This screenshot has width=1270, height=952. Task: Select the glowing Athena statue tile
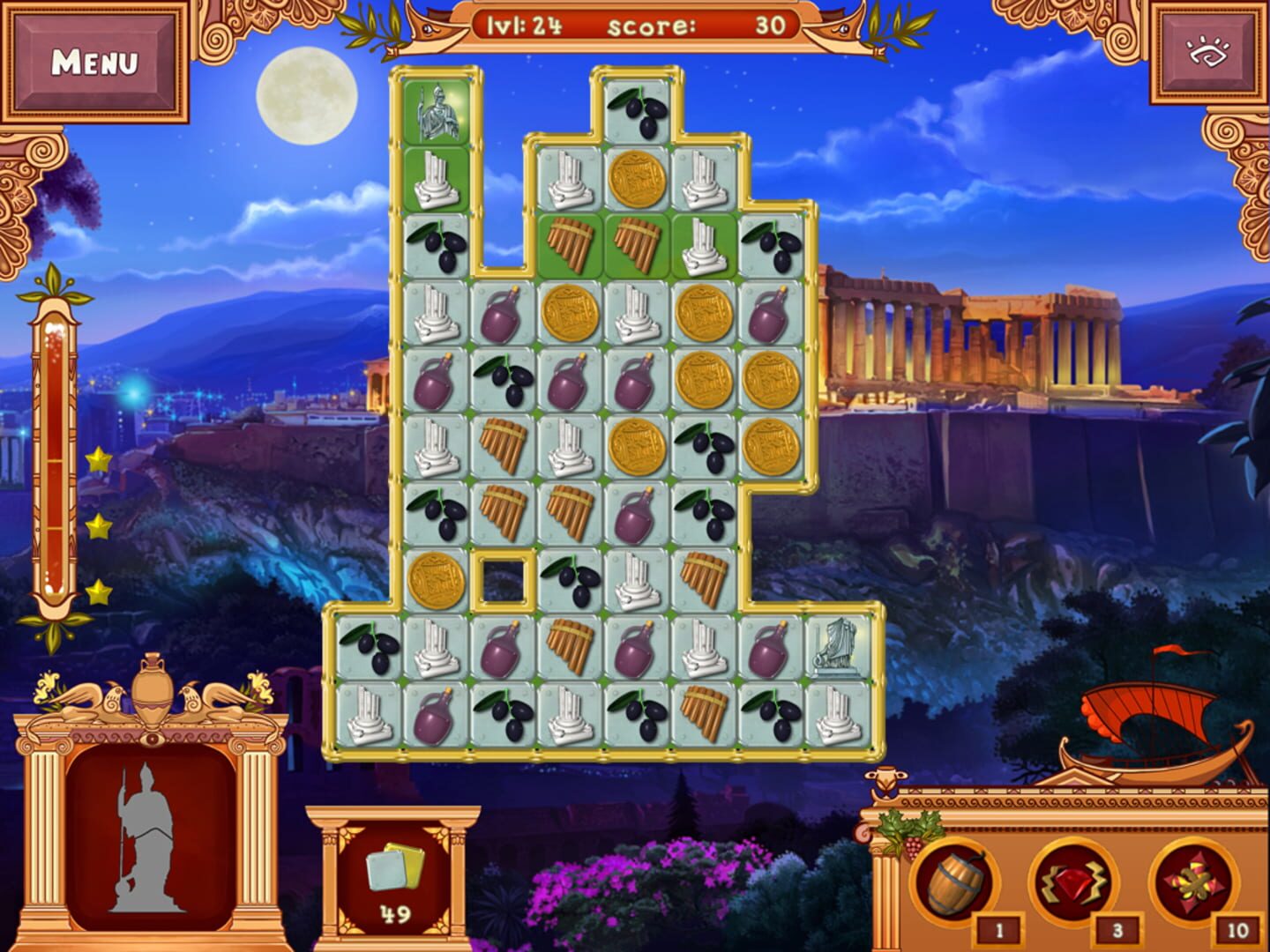pyautogui.click(x=438, y=113)
